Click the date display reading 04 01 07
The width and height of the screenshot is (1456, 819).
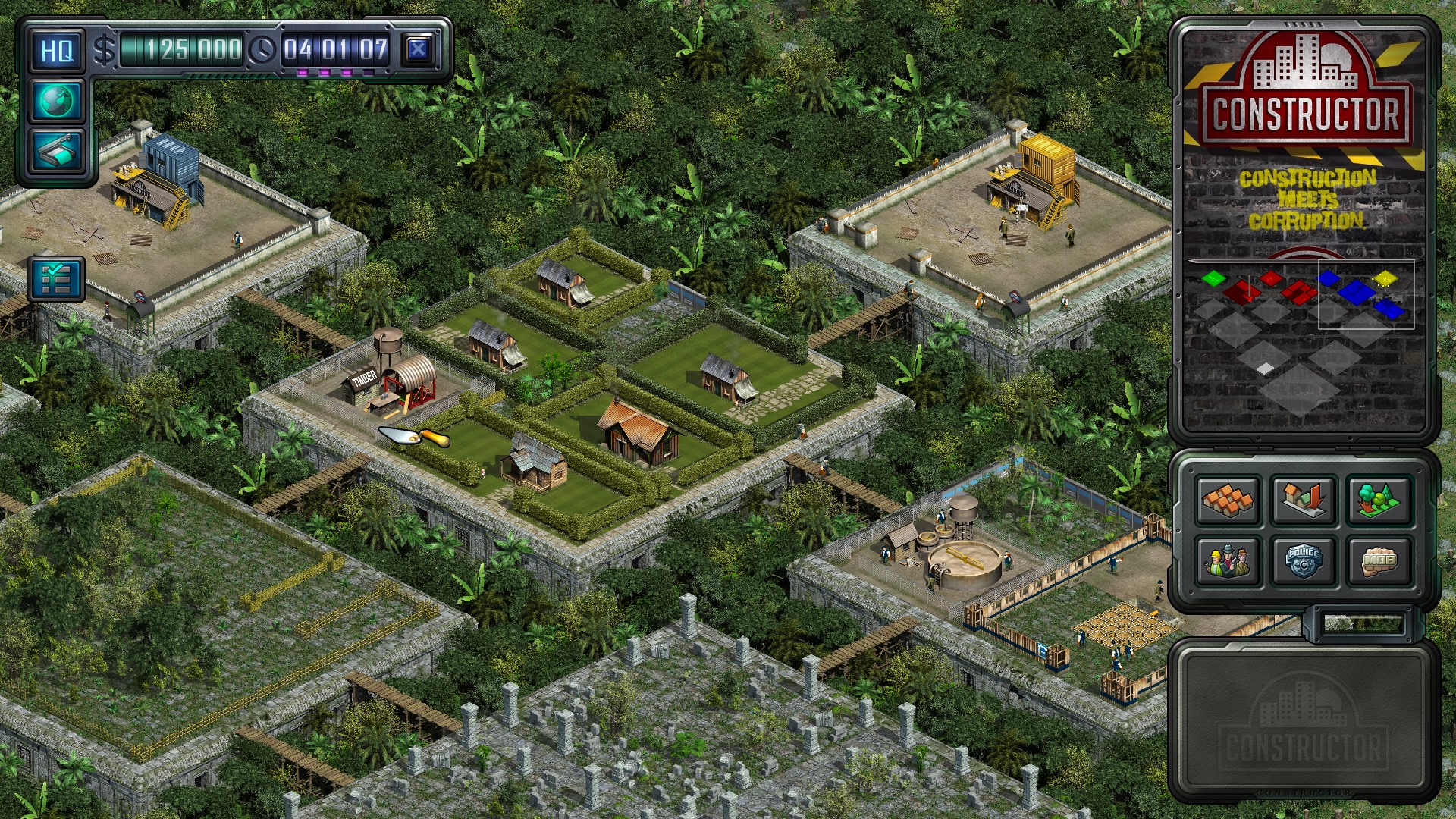click(334, 47)
